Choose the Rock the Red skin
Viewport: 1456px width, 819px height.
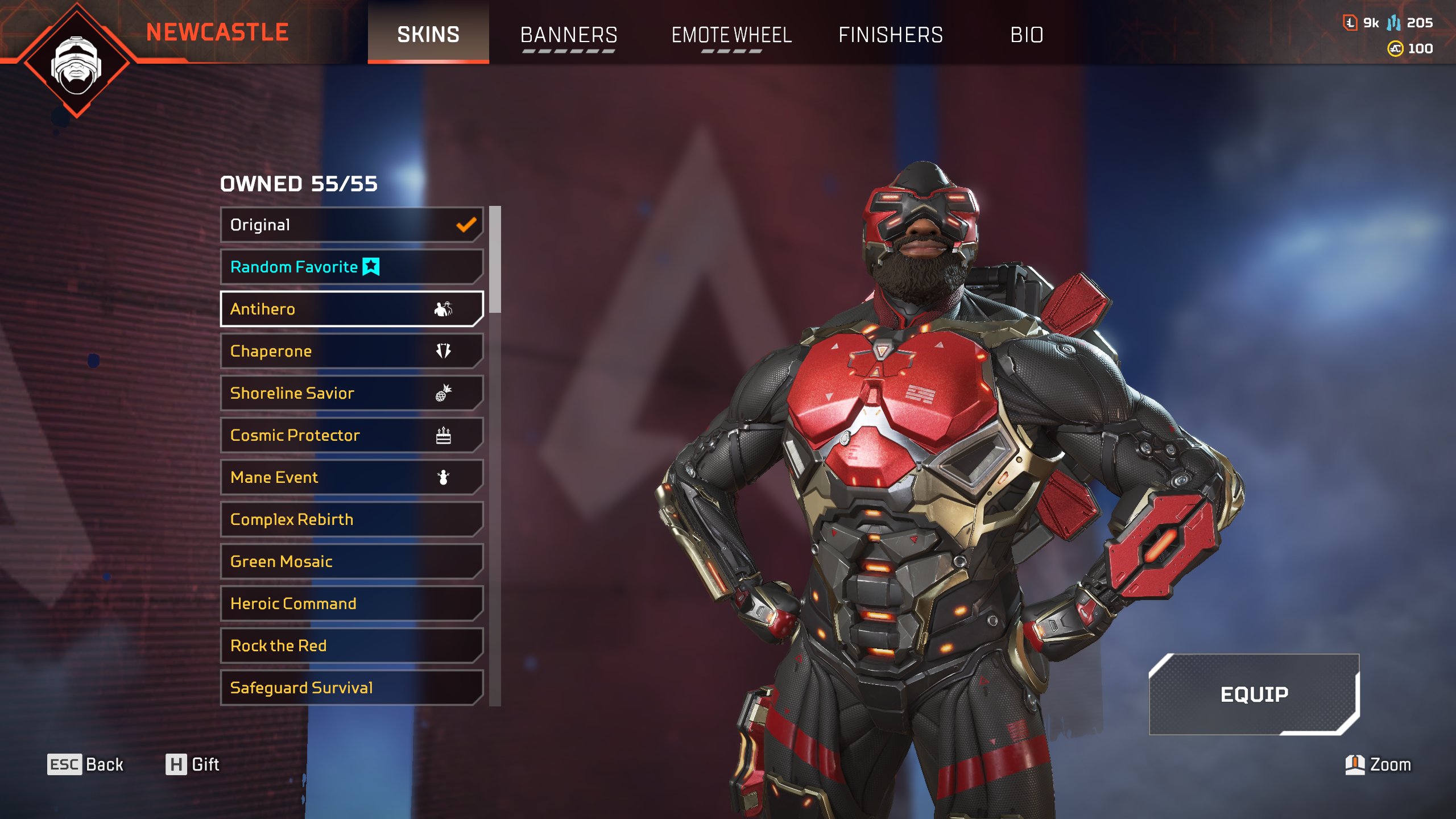click(x=351, y=646)
